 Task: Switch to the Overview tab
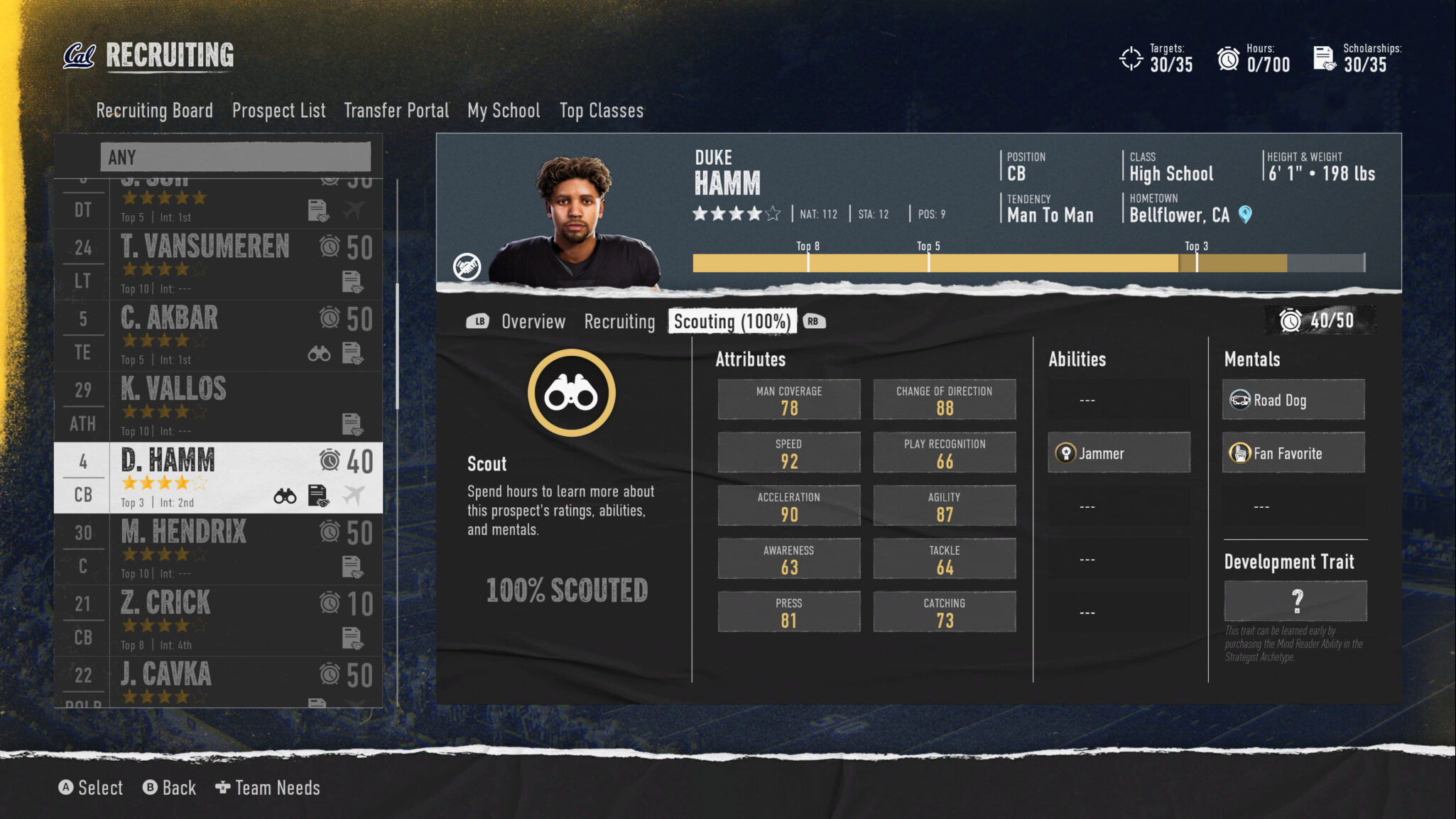[x=533, y=322]
